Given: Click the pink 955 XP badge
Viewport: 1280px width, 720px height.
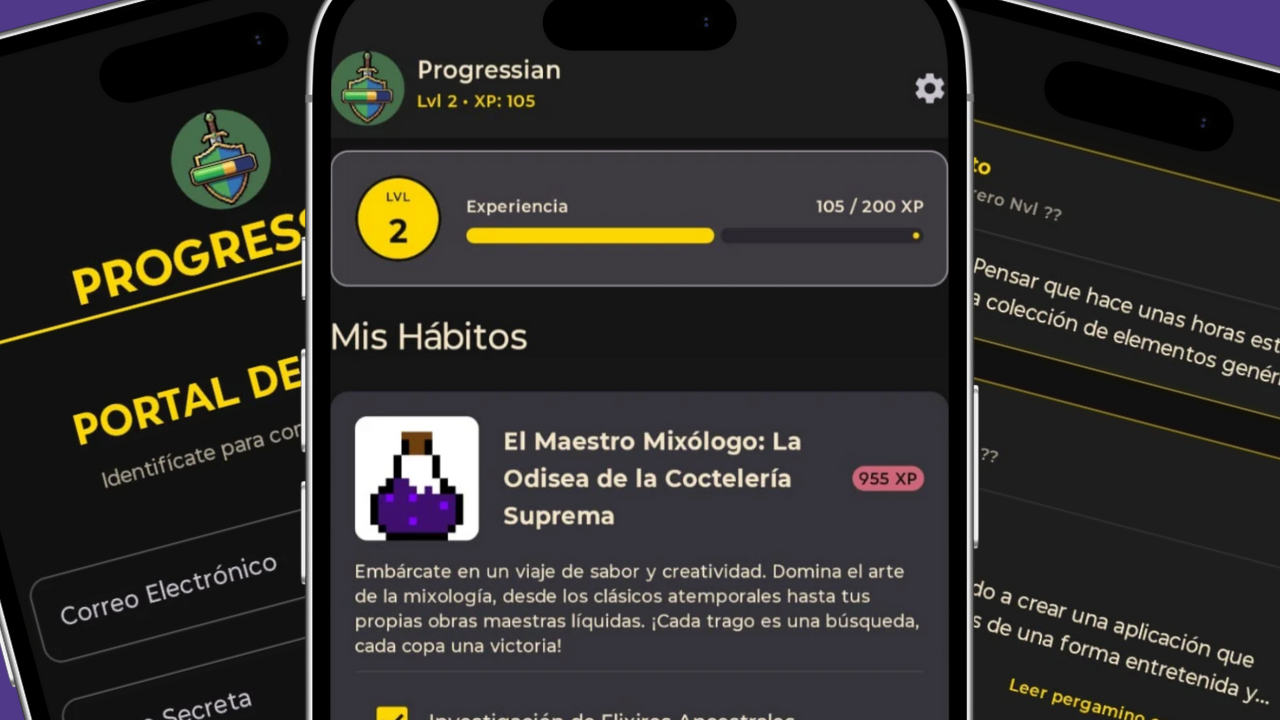Looking at the screenshot, I should [887, 479].
